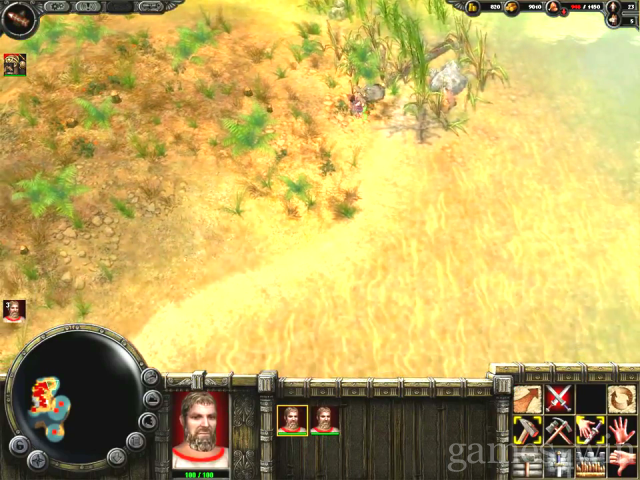Activate the hand grabbing sword command
The height and width of the screenshot is (480, 640).
[591, 431]
